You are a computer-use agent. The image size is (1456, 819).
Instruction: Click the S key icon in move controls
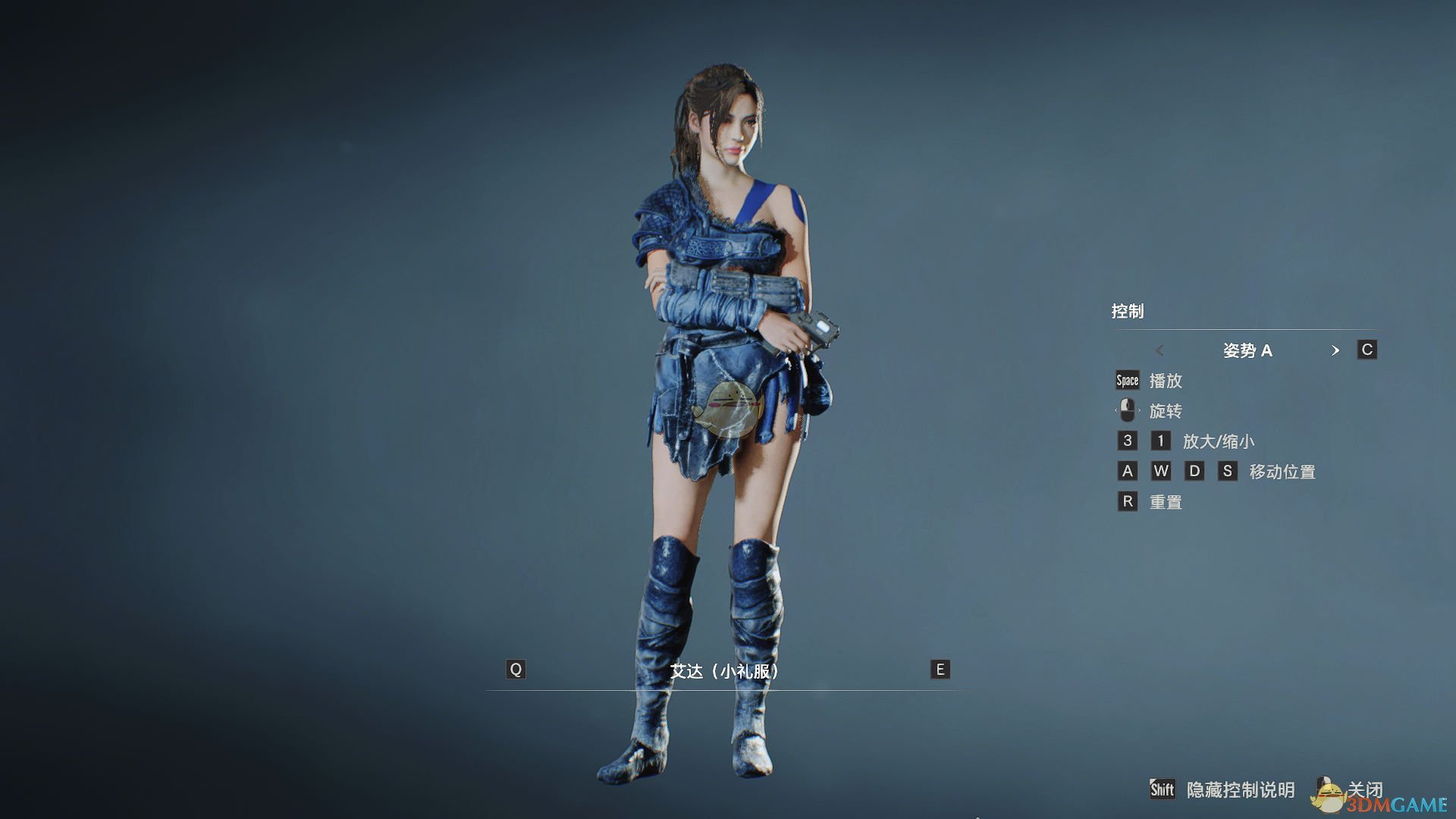coord(1228,471)
